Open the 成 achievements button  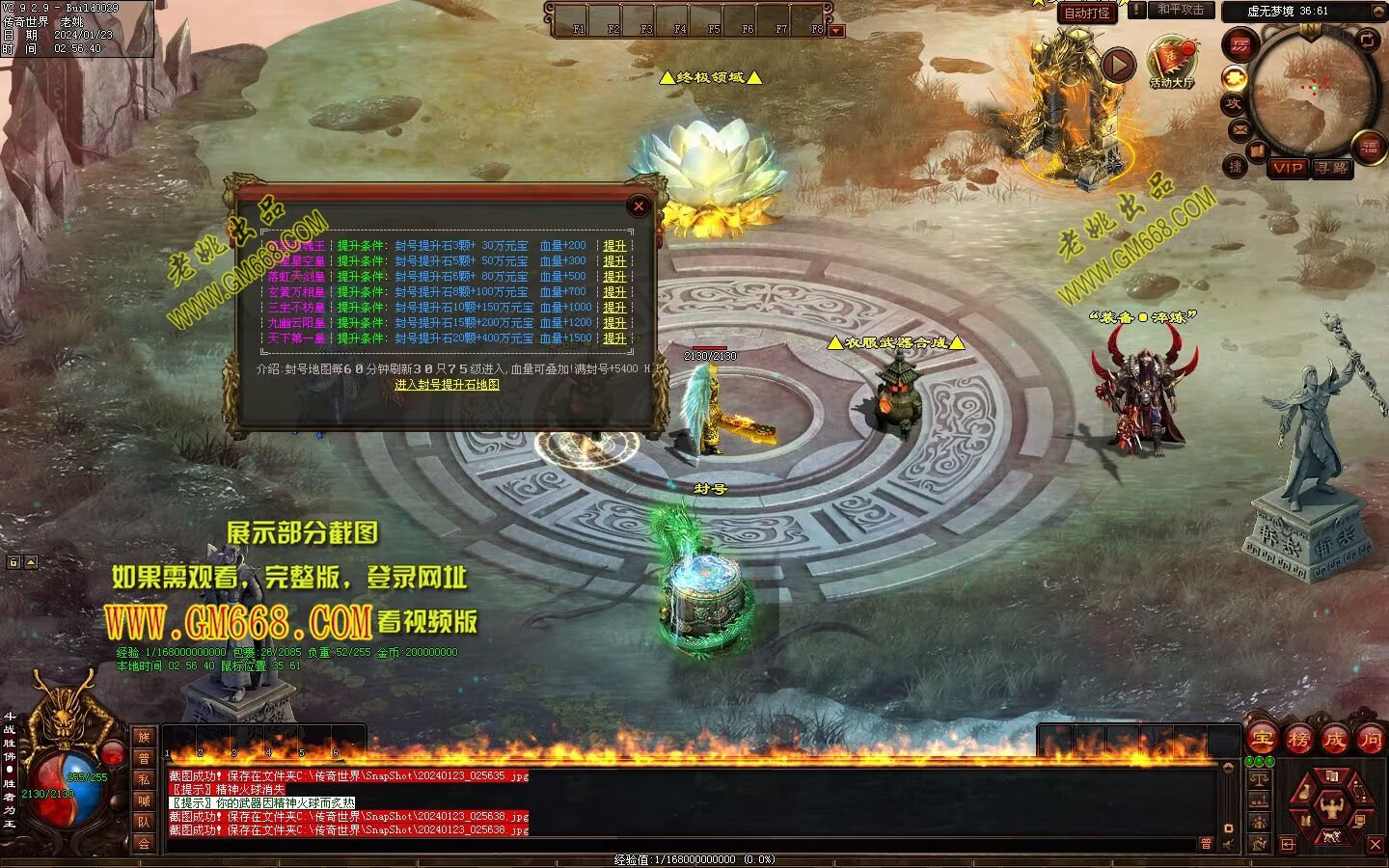coord(1334,740)
